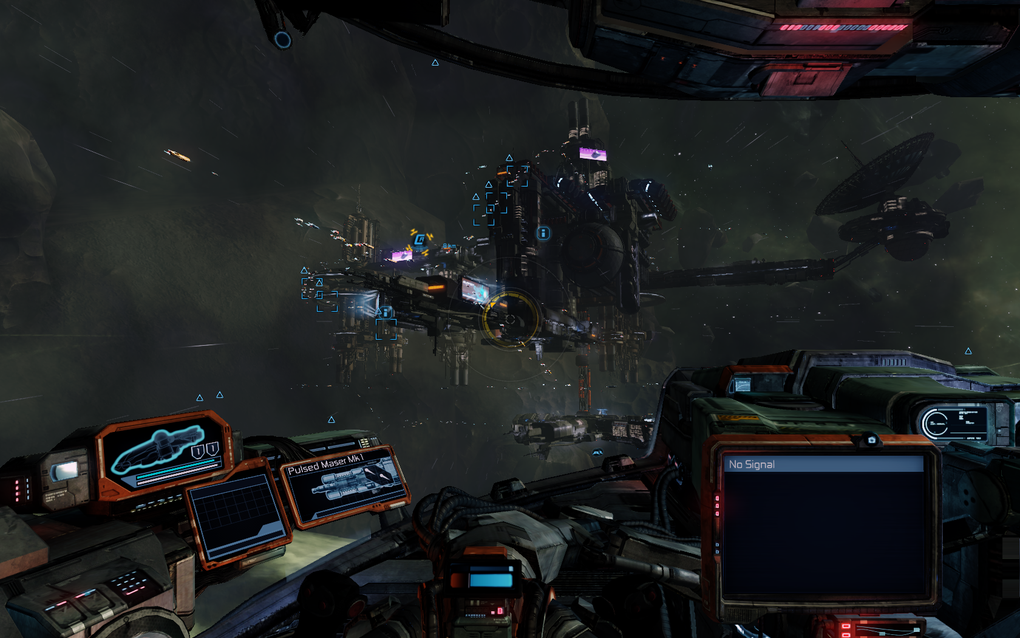Select the yellow-highlighted station offer icon
Screen dimensions: 1020x638
(419, 239)
